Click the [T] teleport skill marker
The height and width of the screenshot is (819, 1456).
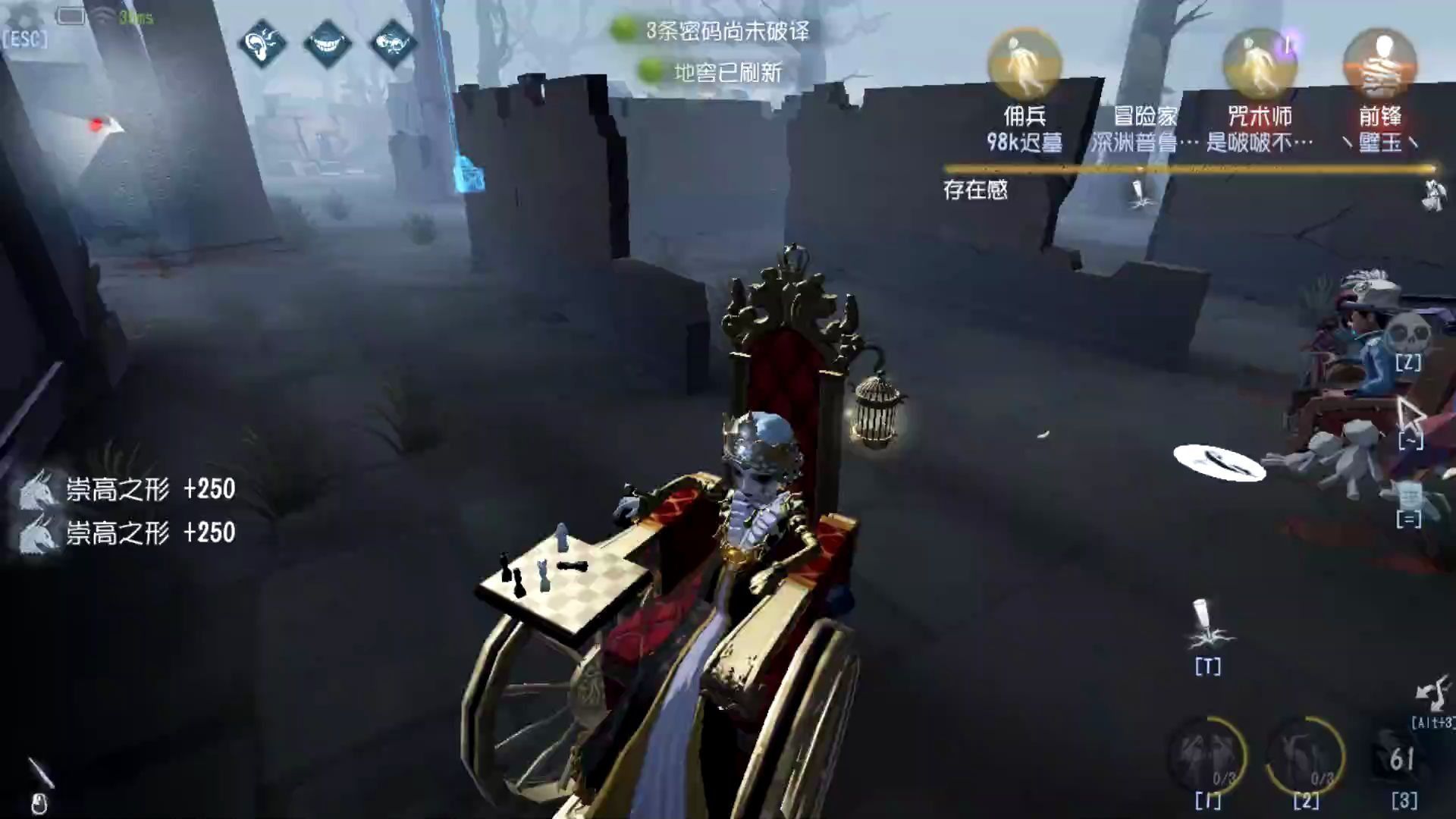[1207, 641]
